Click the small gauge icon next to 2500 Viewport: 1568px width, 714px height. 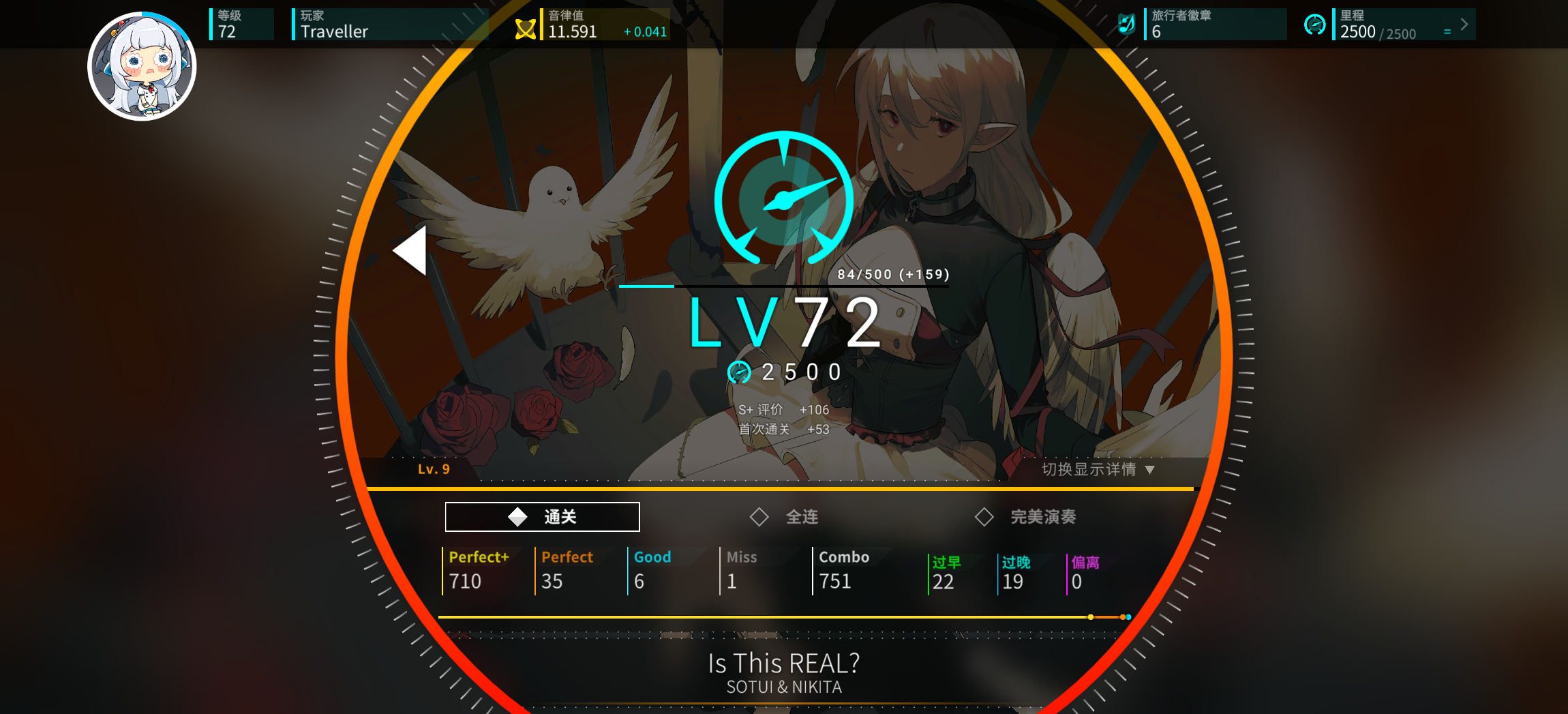(740, 372)
